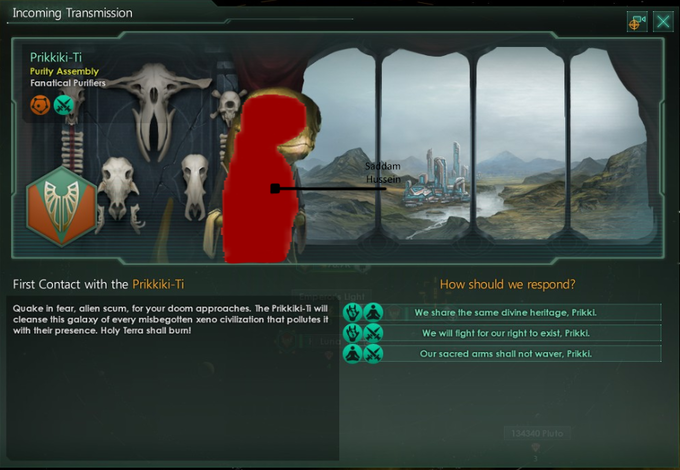Close the Incoming Transmission window

tap(662, 21)
